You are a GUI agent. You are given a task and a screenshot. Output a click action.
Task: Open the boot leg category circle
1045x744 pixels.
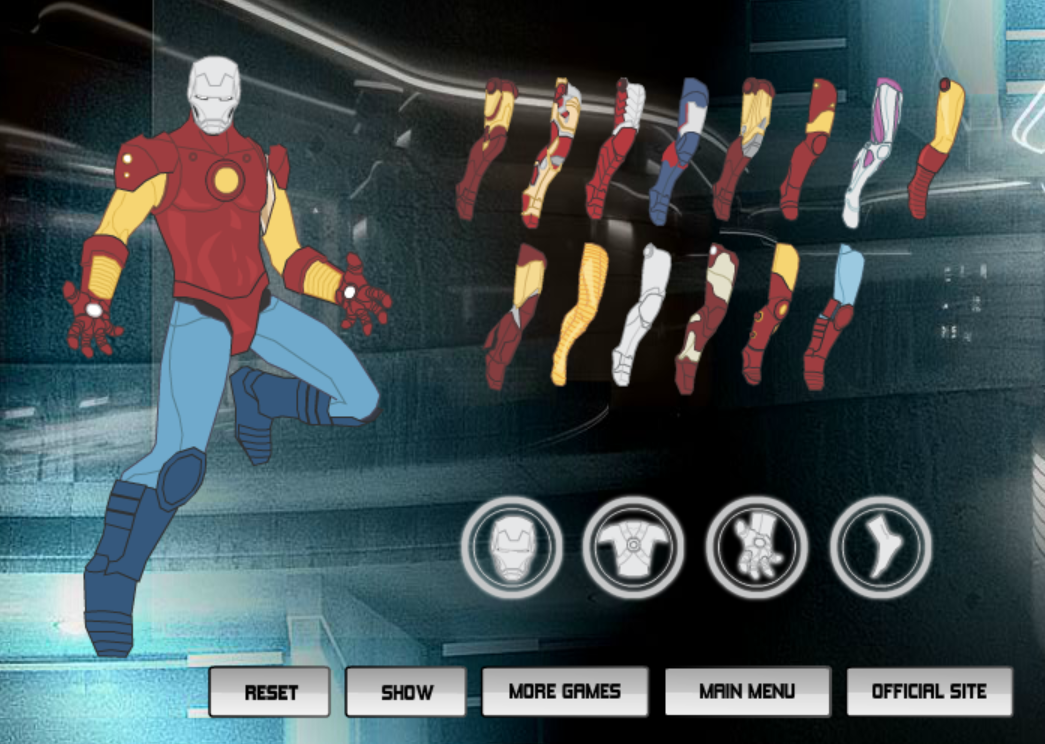point(880,547)
